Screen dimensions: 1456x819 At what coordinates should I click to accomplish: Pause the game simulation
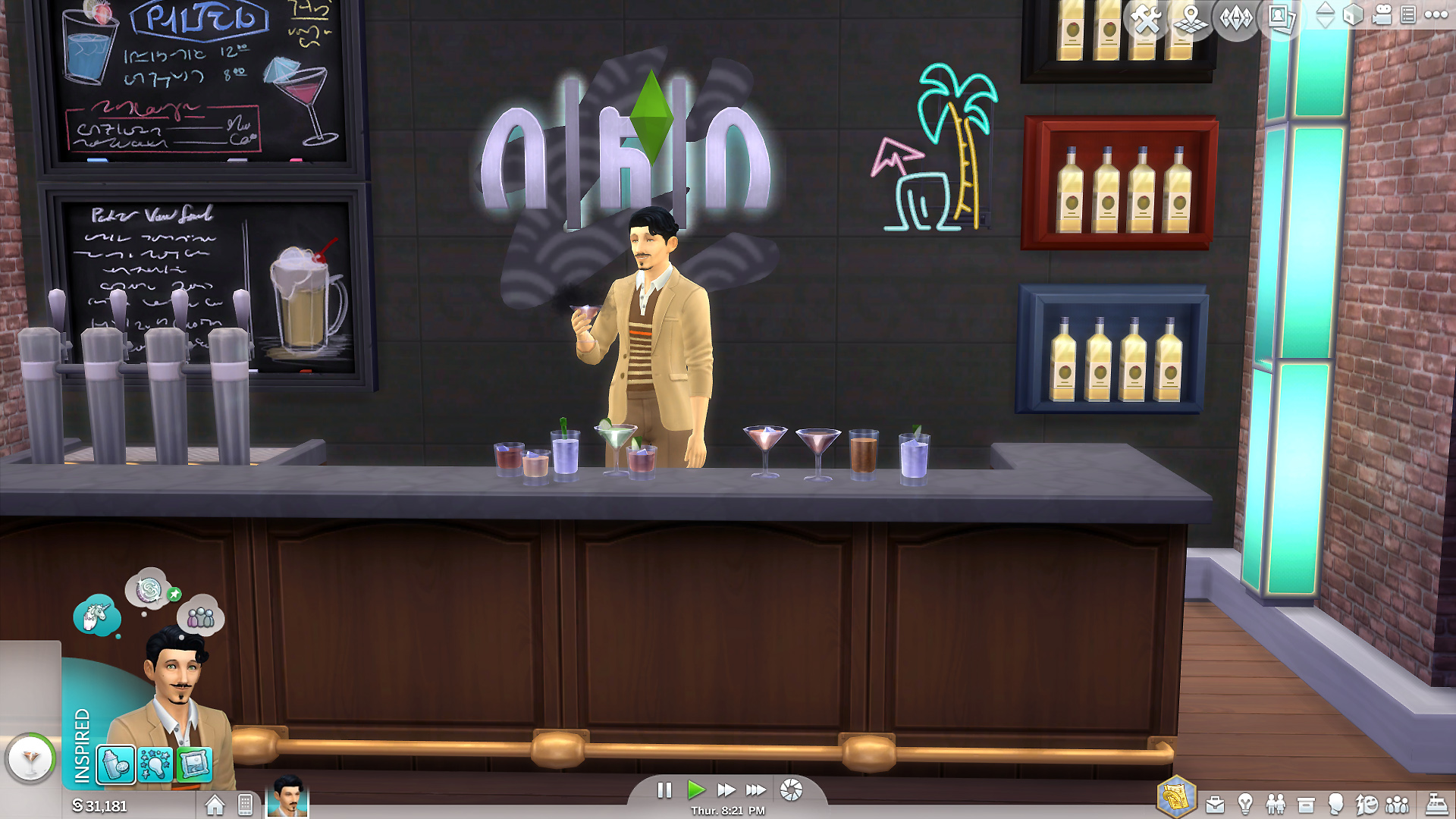pos(665,790)
